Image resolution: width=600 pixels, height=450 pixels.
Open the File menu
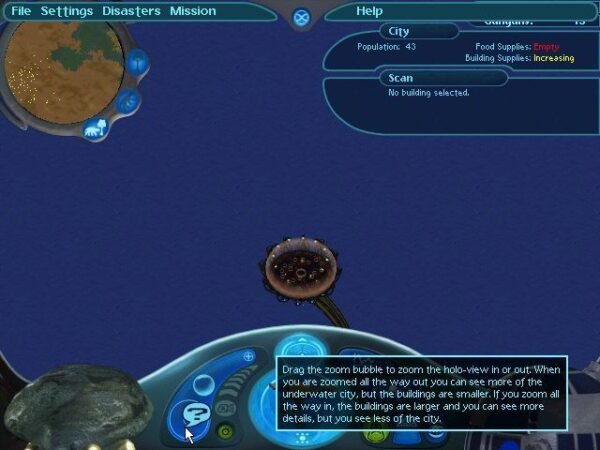(x=21, y=11)
